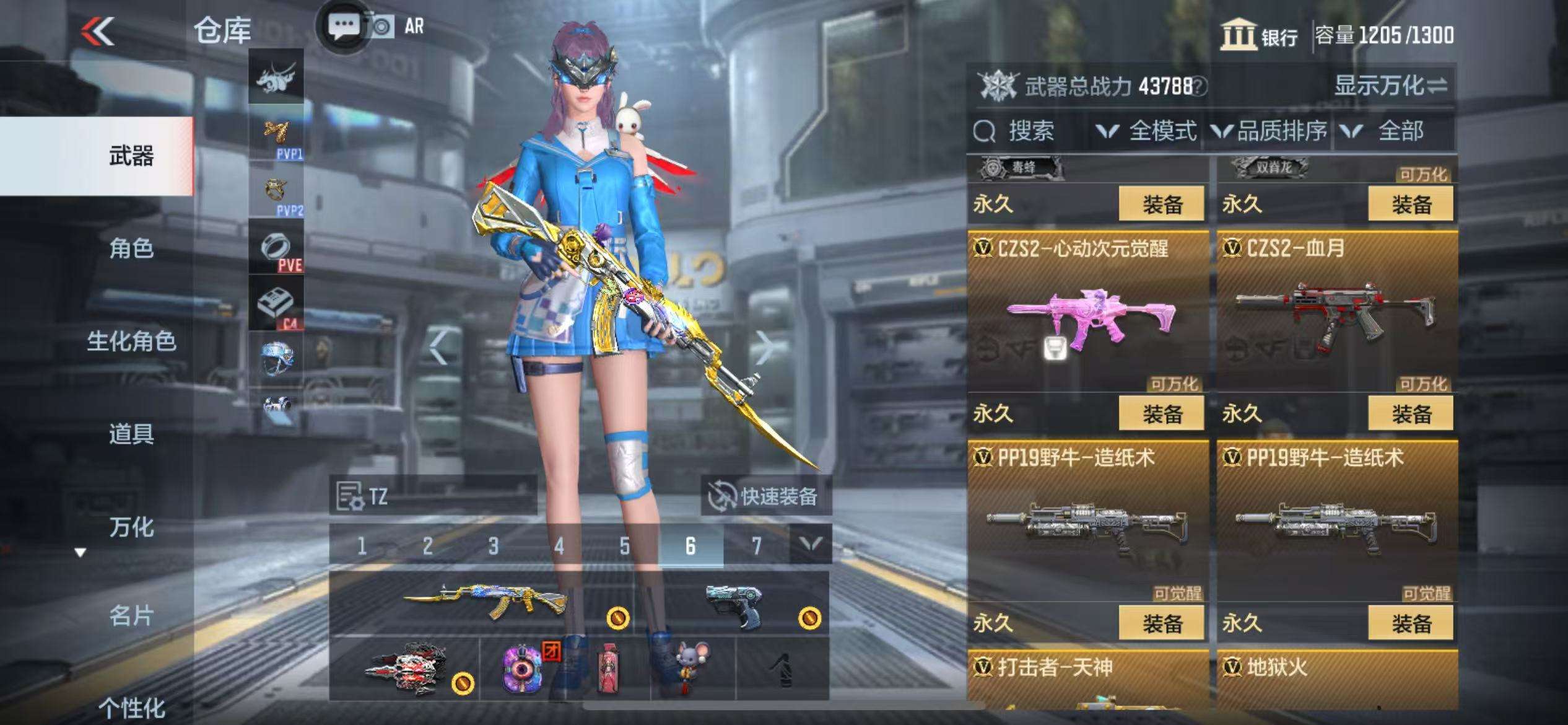Select loadout slot 3
This screenshot has height=725, width=1568.
tap(493, 546)
